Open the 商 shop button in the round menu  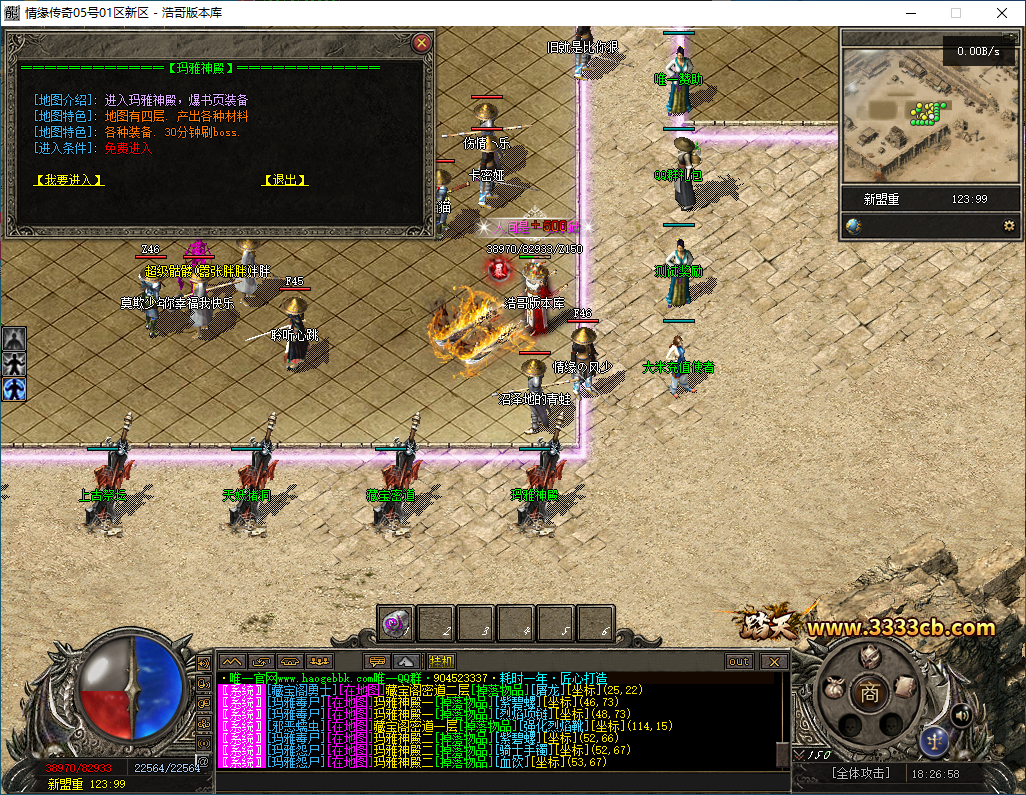coord(870,692)
